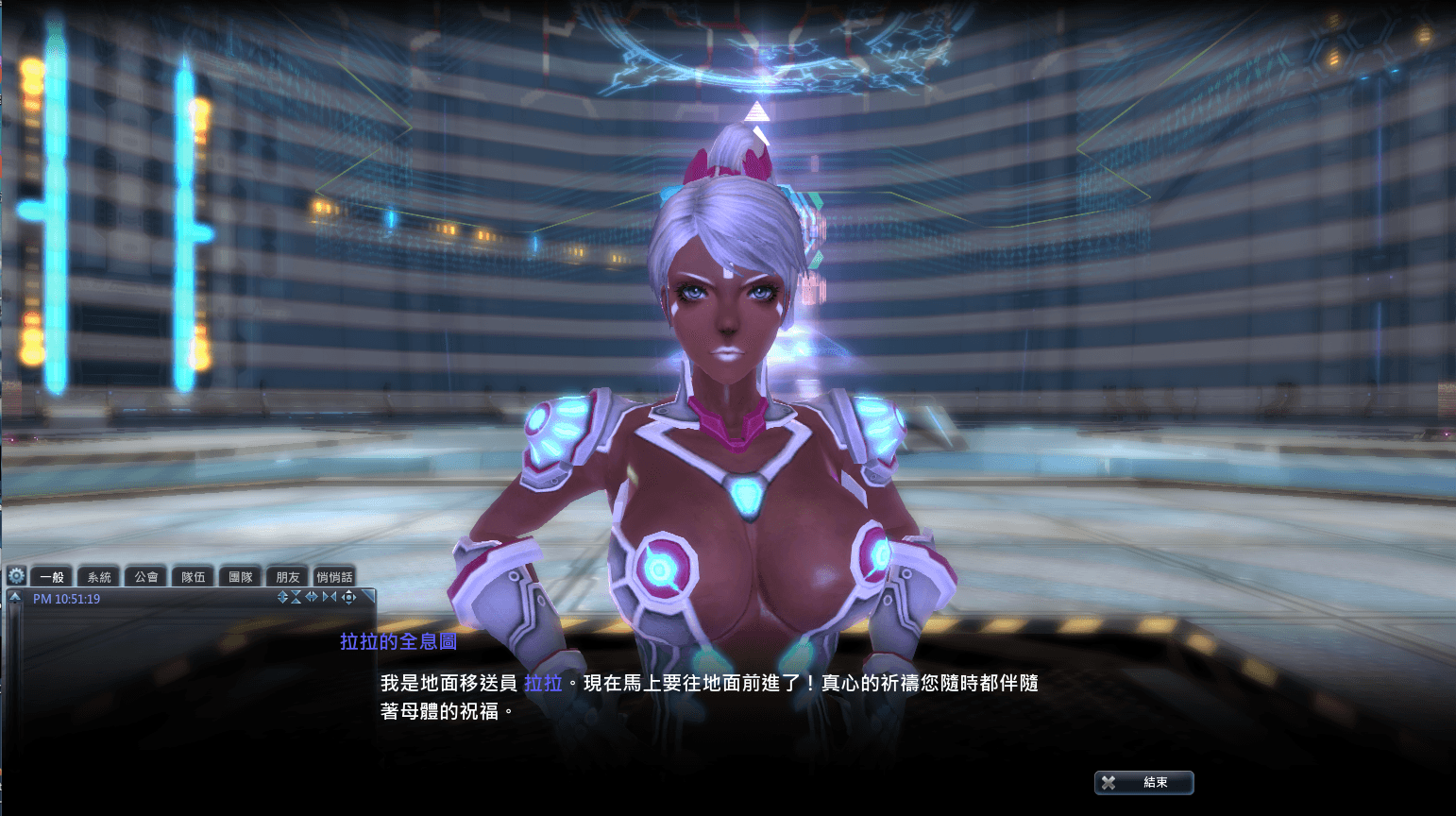Click the horizontal expand arrows icon in chat toolbar
The width and height of the screenshot is (1456, 816).
(x=312, y=597)
